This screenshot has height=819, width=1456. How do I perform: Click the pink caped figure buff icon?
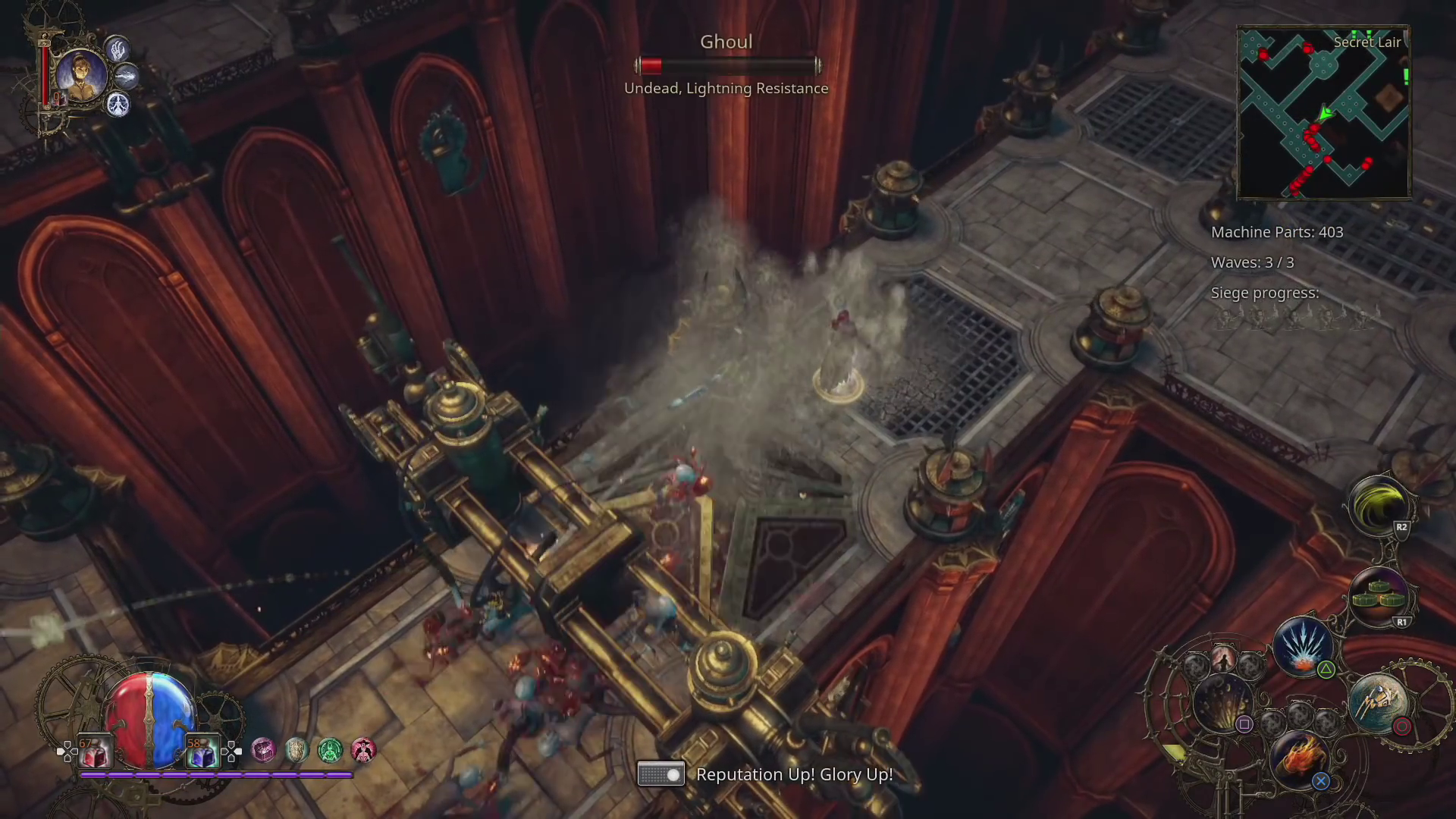point(363,750)
